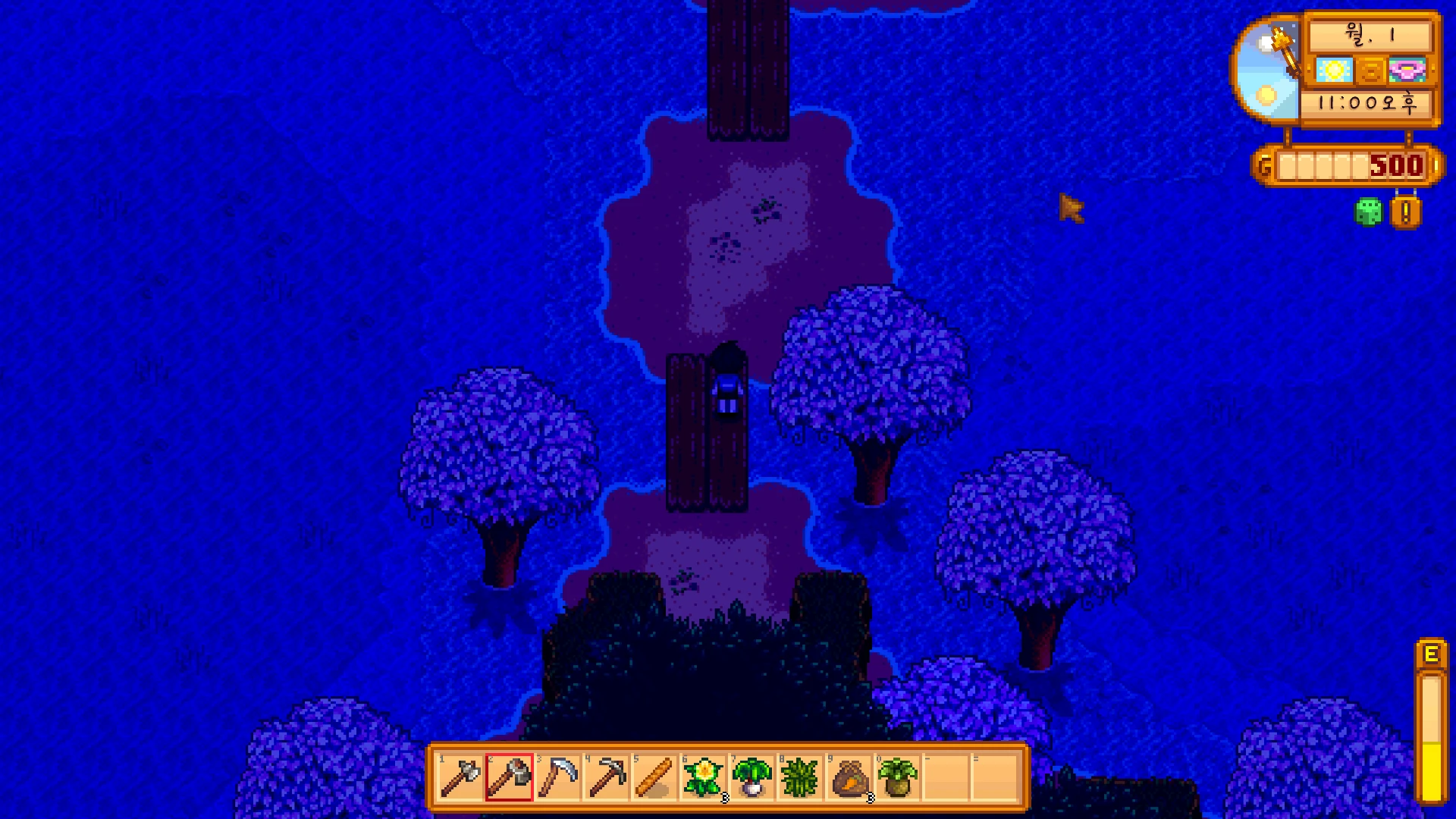This screenshot has width=1456, height=819.
Task: Select the leafy turnip plant in slot 7
Action: click(752, 777)
